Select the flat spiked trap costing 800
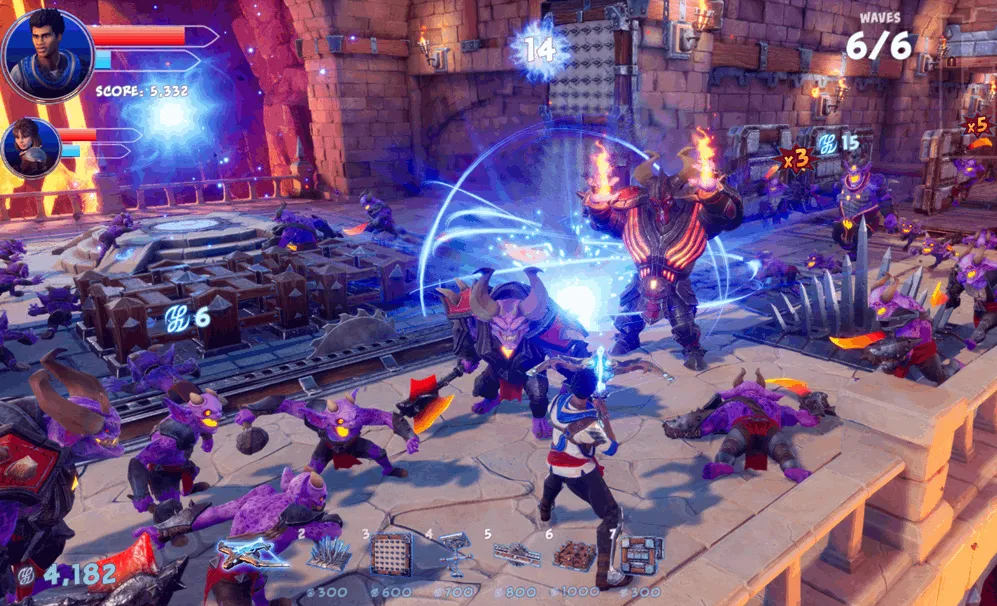The image size is (997, 606). click(x=516, y=554)
